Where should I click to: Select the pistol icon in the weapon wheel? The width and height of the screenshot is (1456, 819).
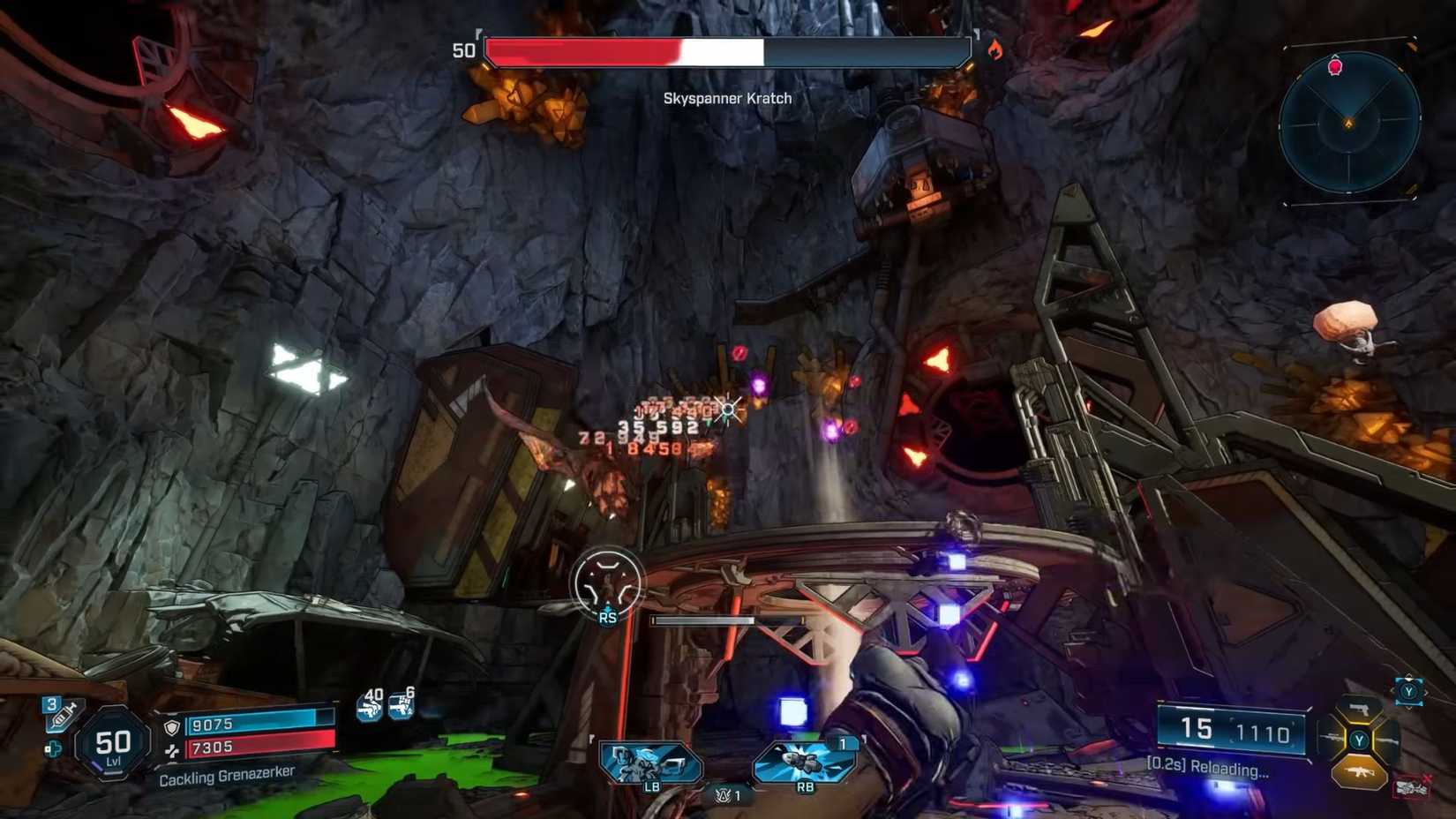1360,709
